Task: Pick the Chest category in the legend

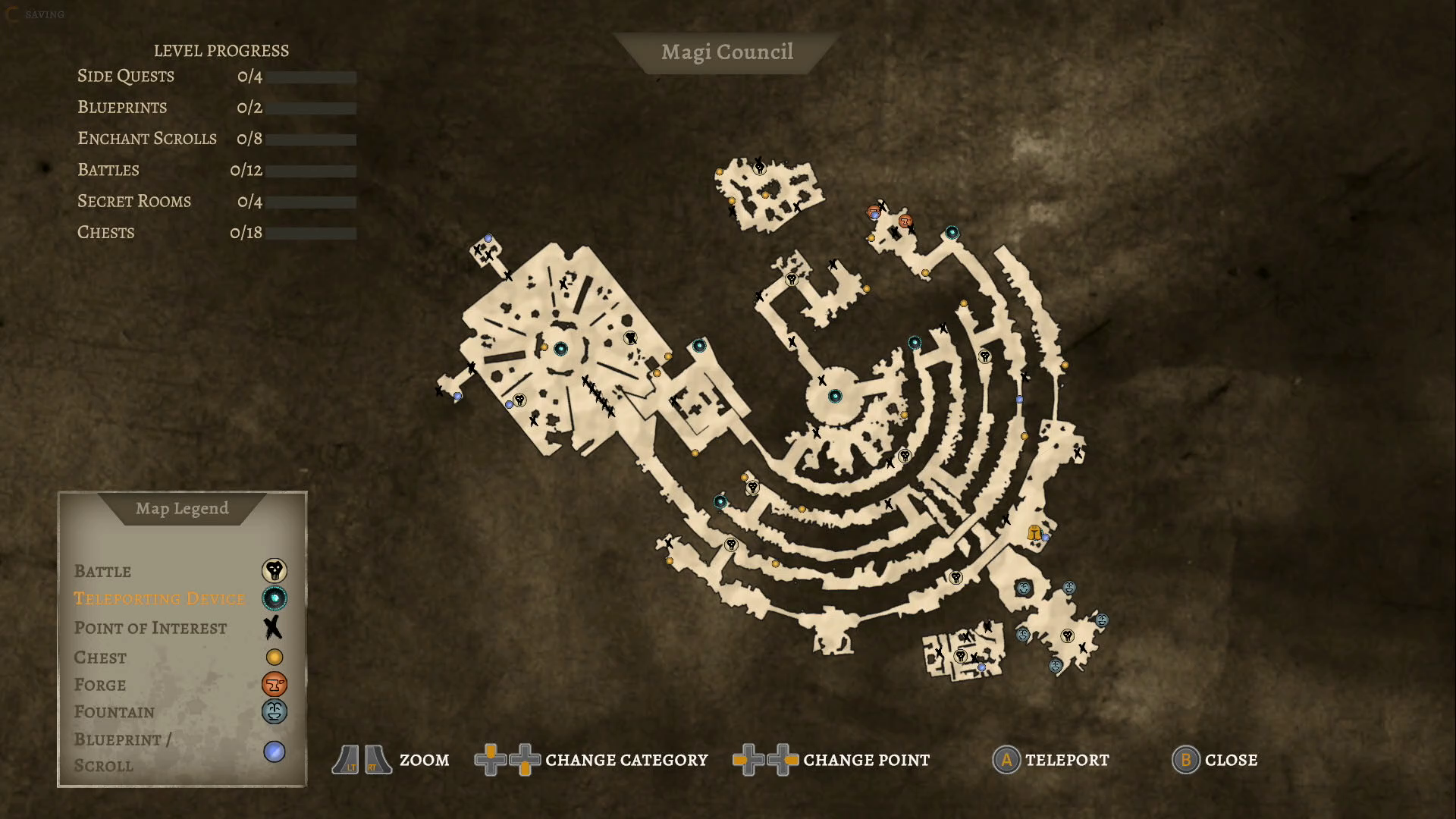Action: click(x=100, y=657)
